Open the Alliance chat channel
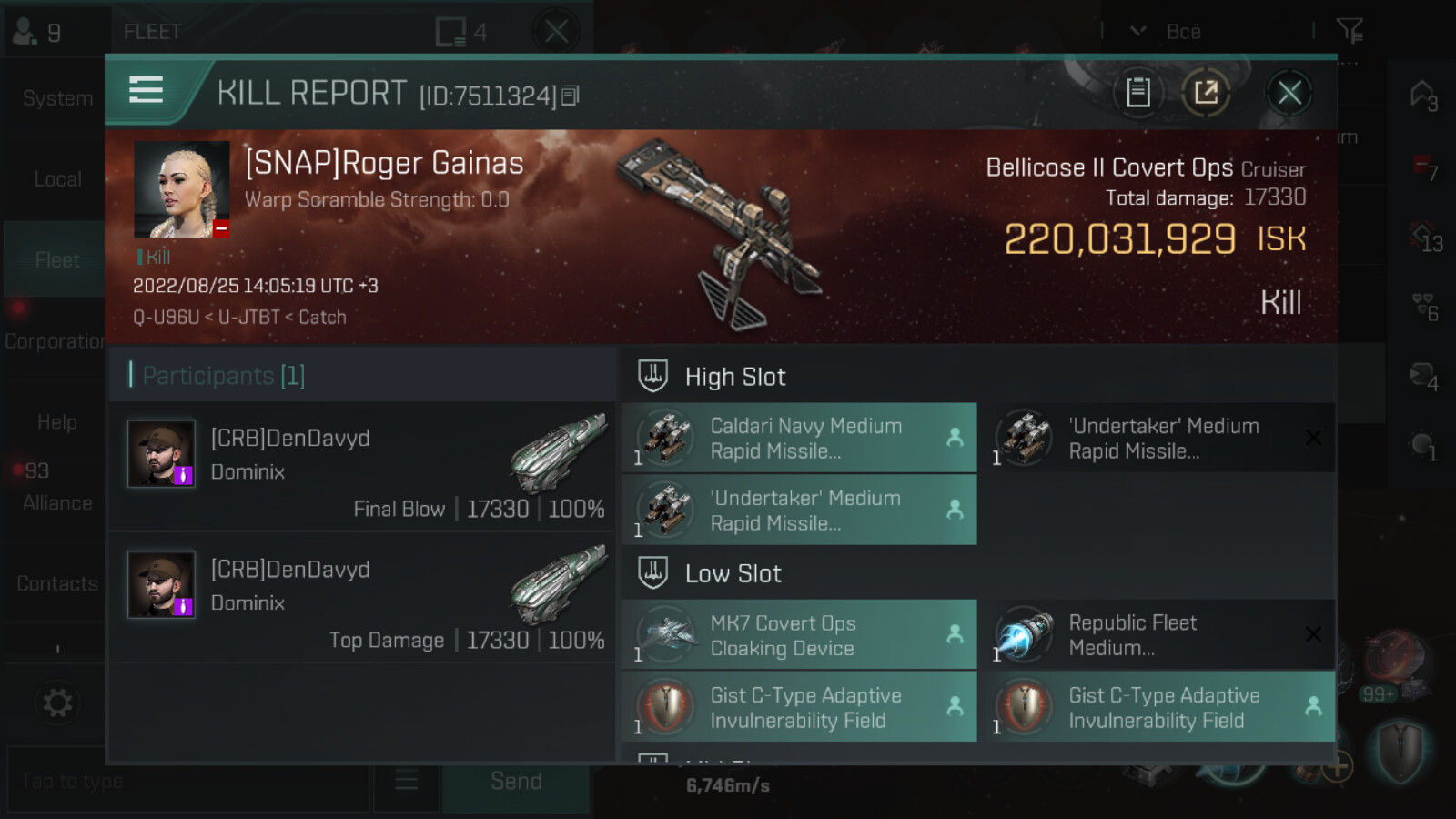1456x819 pixels. [x=56, y=502]
